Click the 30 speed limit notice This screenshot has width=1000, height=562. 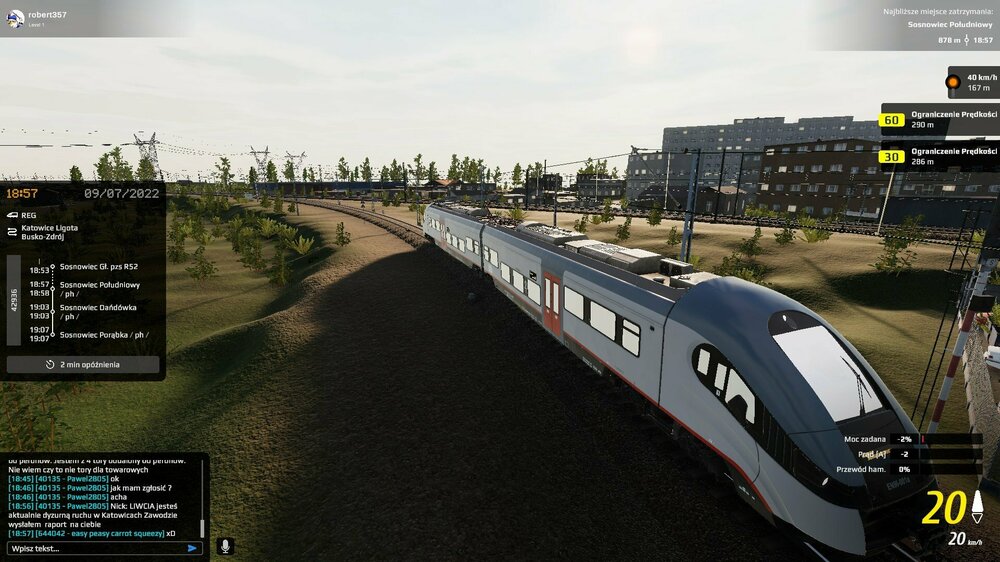(x=938, y=156)
